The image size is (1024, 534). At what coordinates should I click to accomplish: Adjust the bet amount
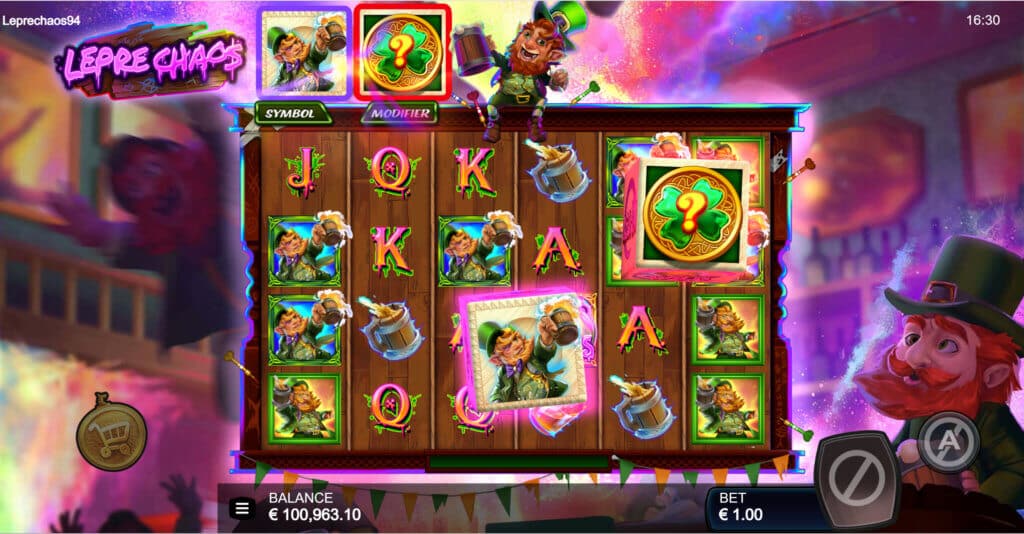[759, 508]
